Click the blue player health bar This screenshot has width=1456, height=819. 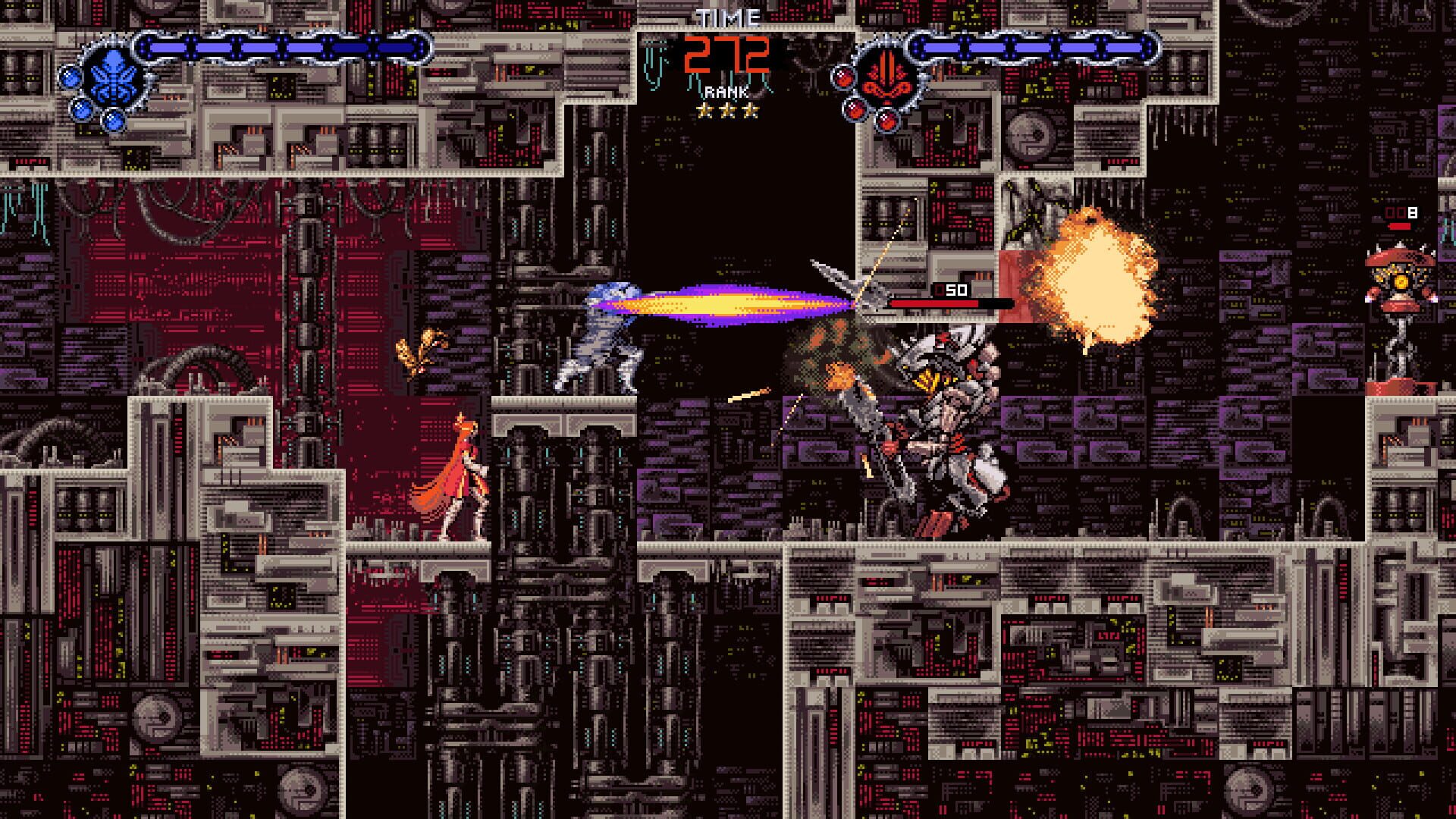click(x=281, y=45)
